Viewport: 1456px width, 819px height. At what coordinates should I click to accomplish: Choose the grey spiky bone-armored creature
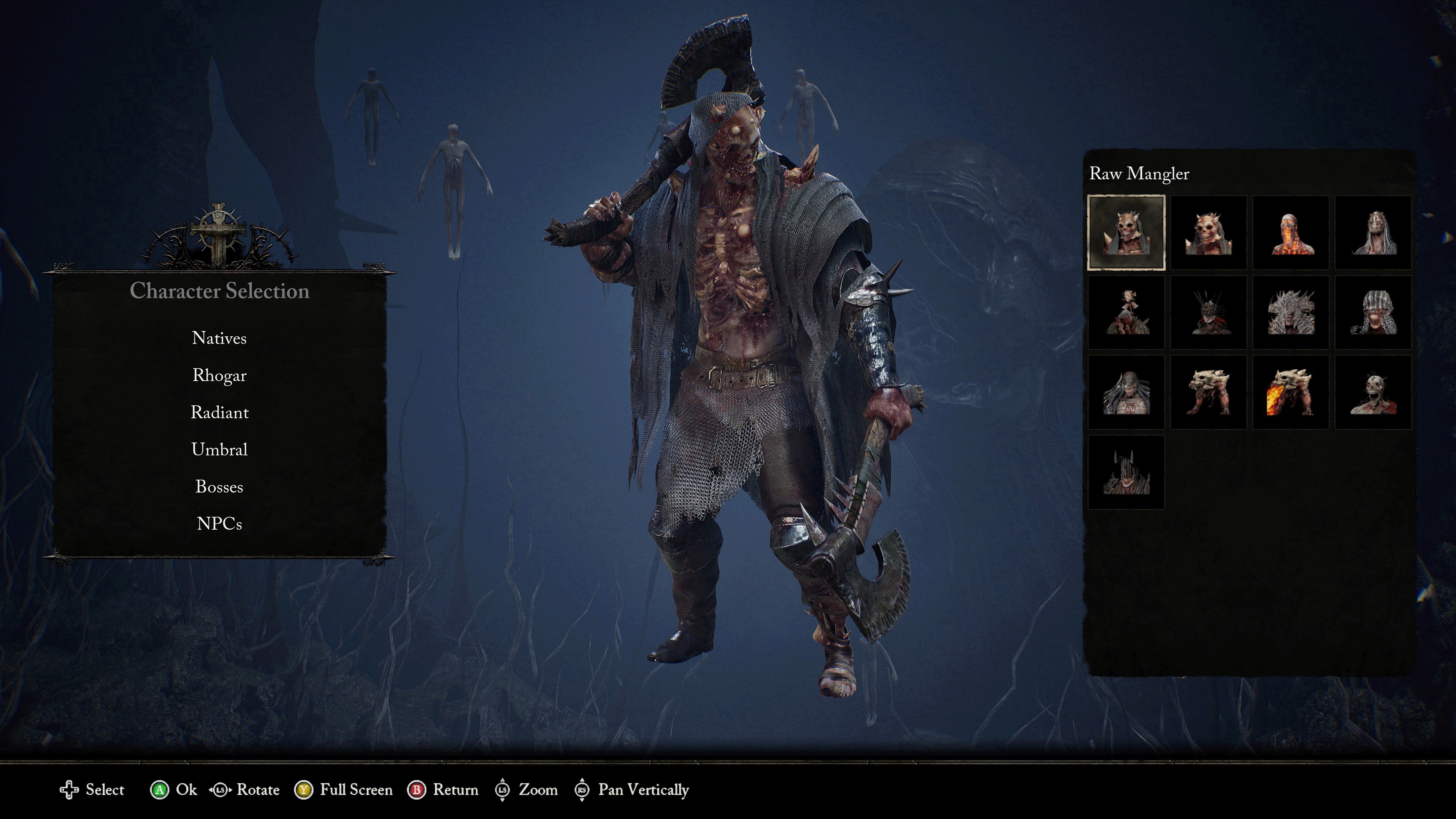(1290, 312)
